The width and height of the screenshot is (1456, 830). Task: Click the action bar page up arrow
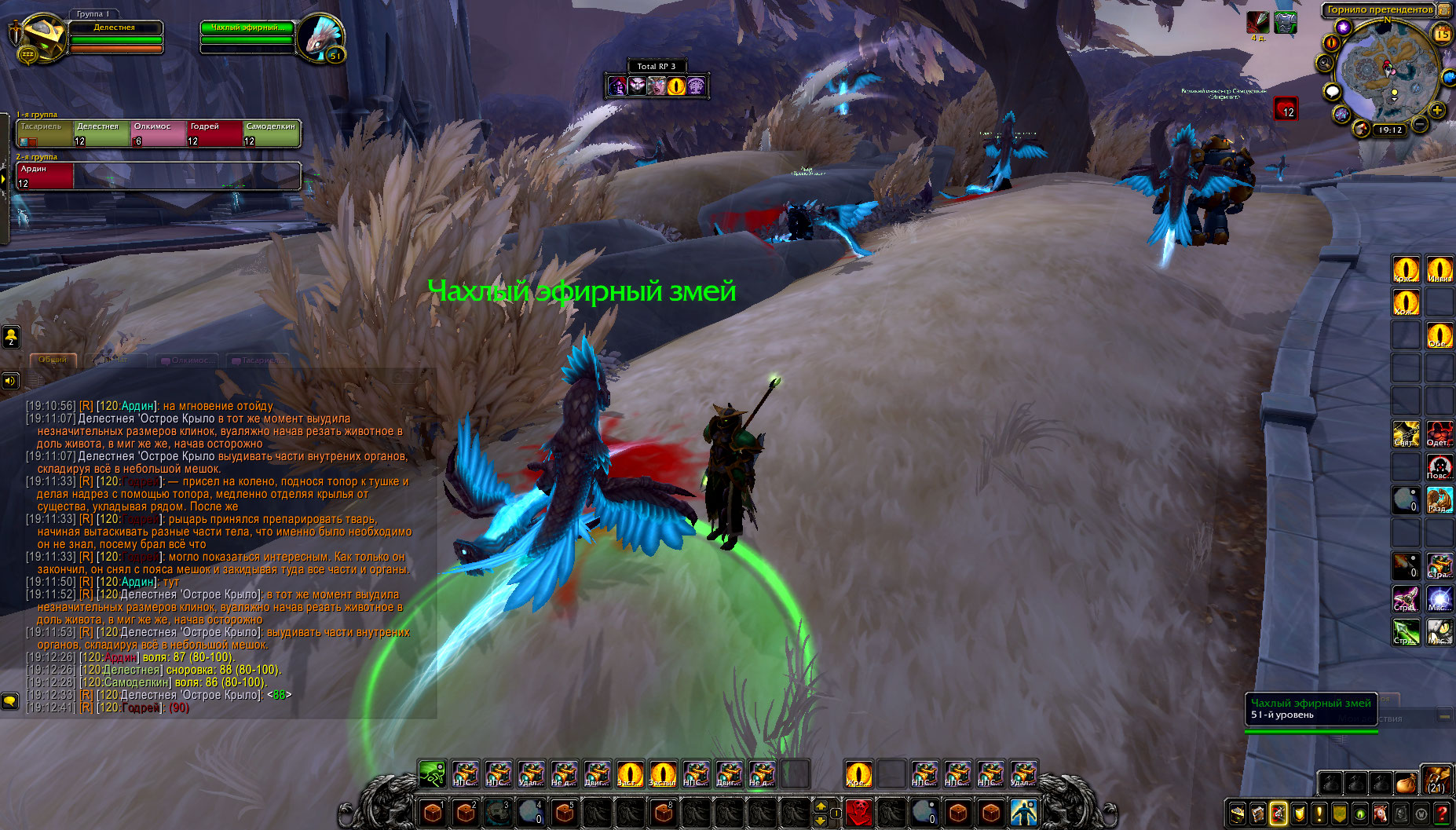click(x=821, y=806)
